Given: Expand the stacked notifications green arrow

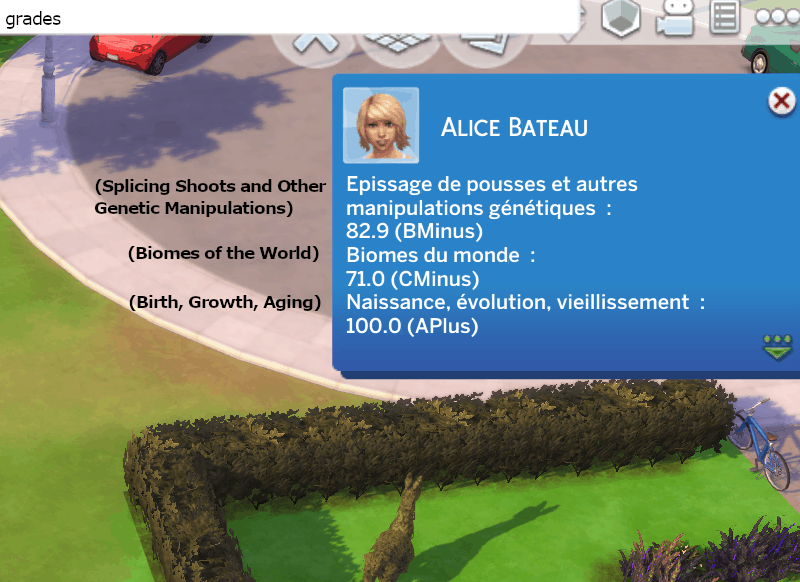Looking at the screenshot, I should (x=777, y=348).
